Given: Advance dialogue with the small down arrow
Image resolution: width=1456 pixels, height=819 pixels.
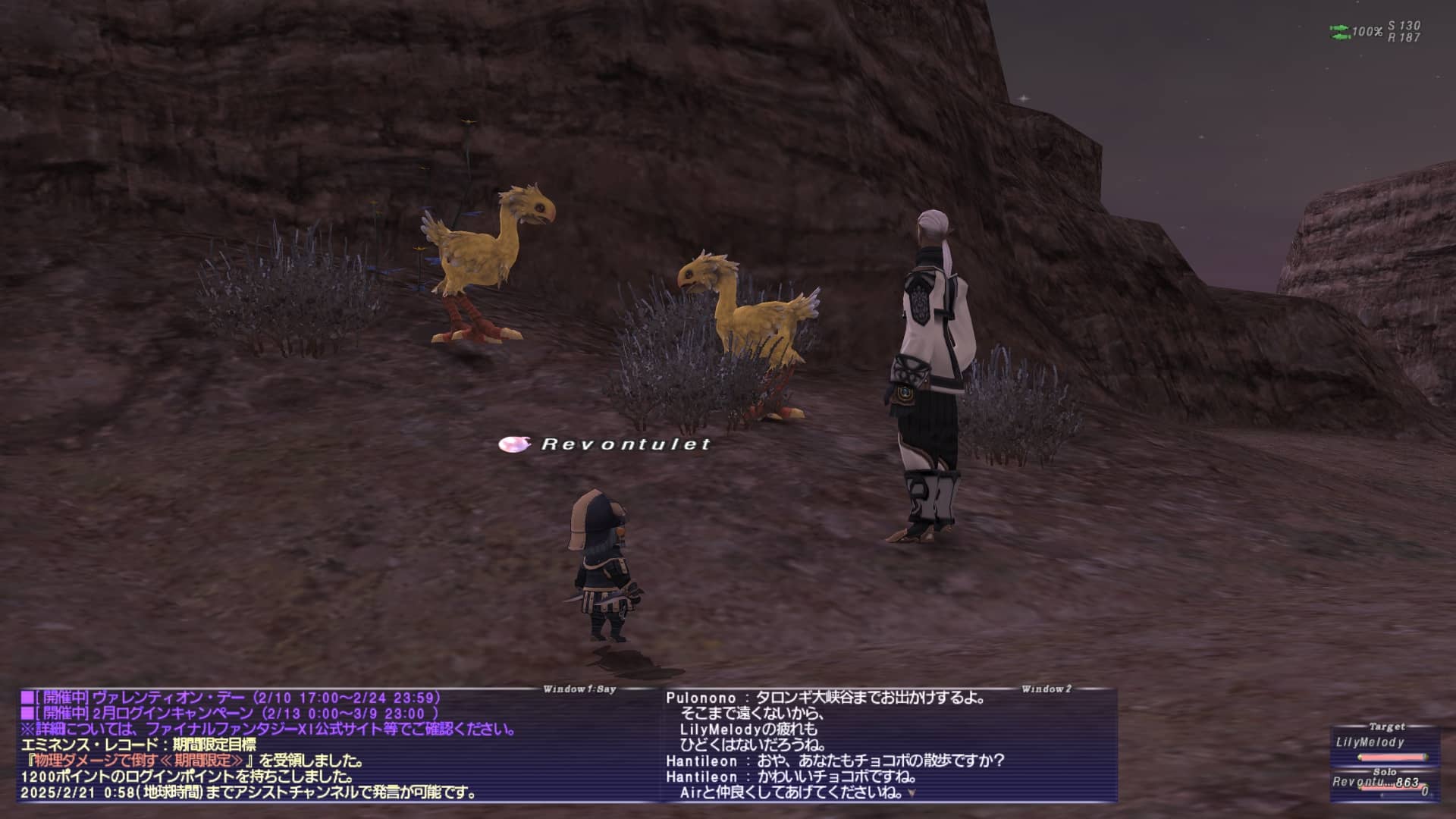Looking at the screenshot, I should pyautogui.click(x=912, y=793).
